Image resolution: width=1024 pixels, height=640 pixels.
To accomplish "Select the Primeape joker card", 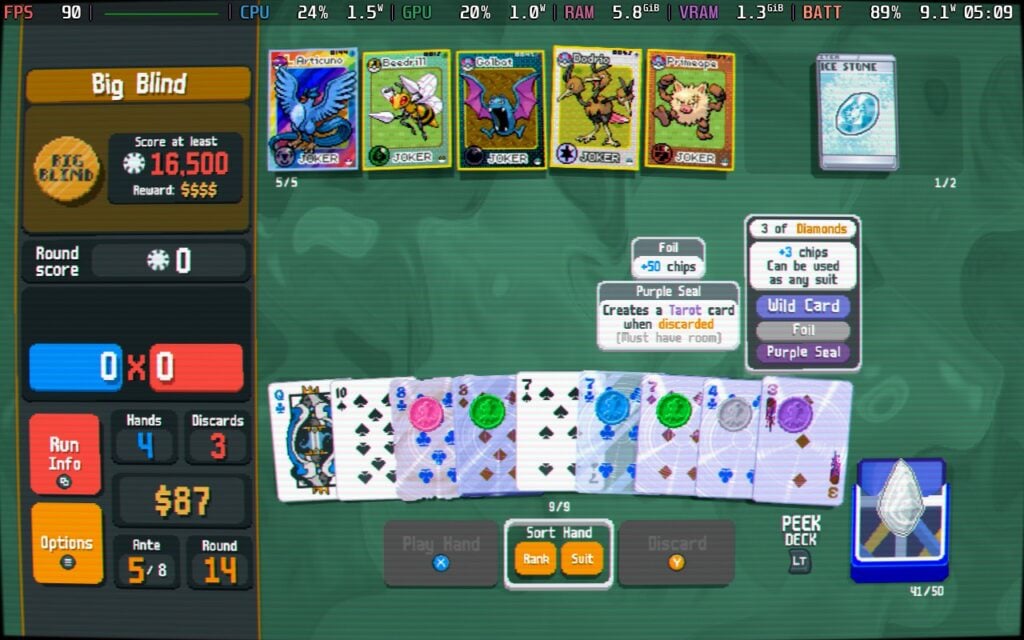I will click(x=690, y=110).
